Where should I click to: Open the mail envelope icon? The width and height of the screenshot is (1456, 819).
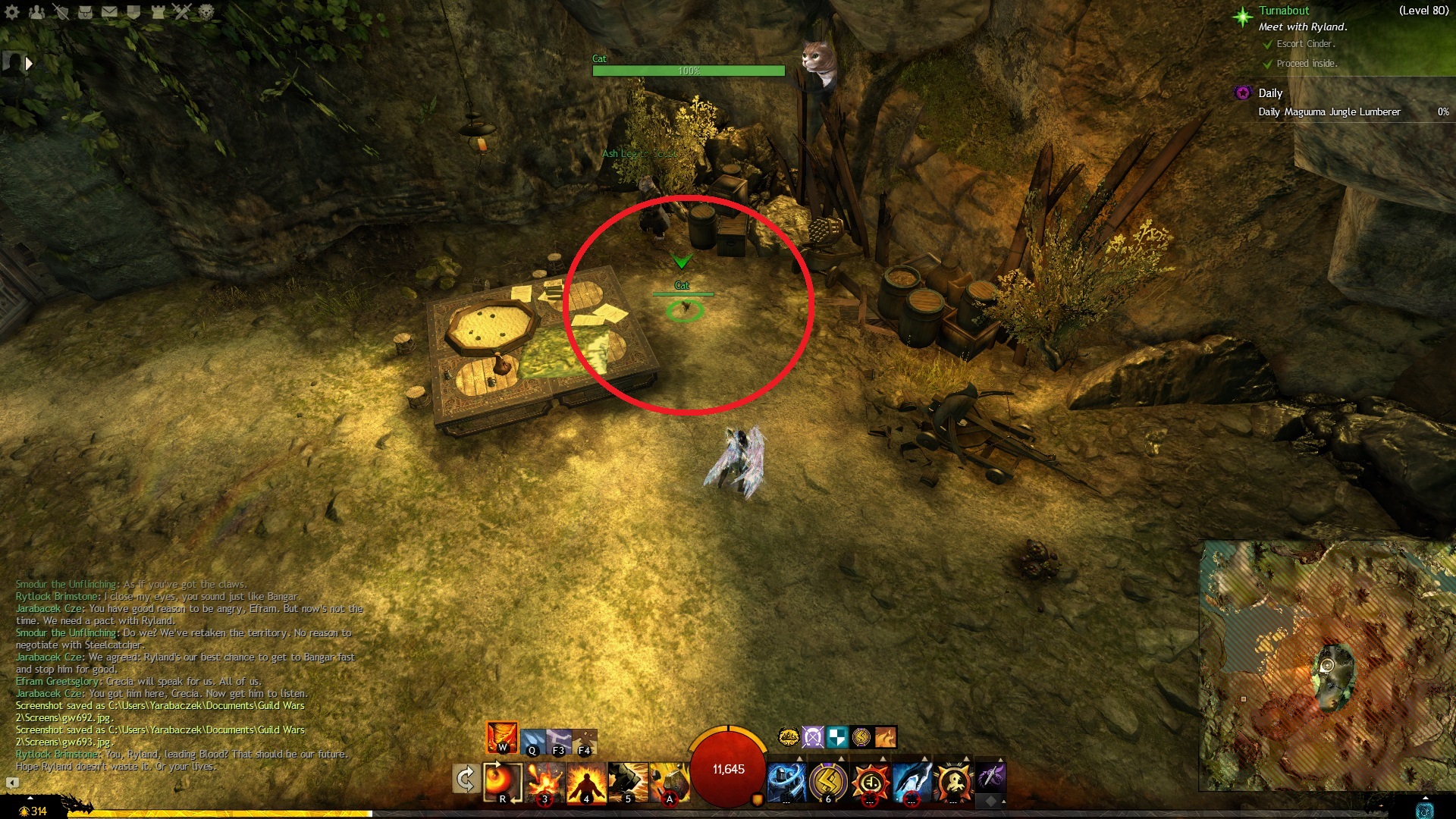point(109,11)
